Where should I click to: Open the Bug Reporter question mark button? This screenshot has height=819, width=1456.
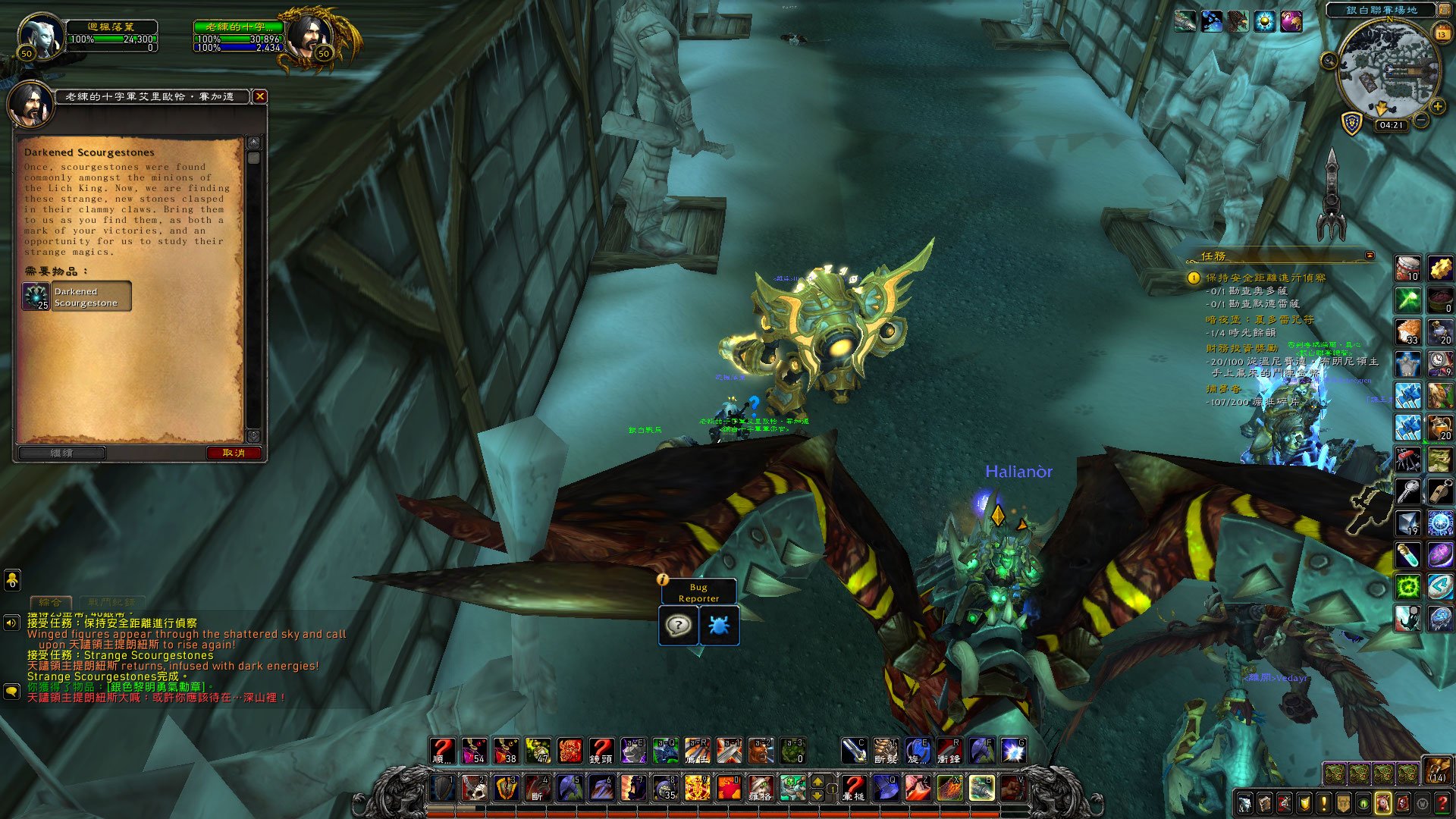point(678,626)
